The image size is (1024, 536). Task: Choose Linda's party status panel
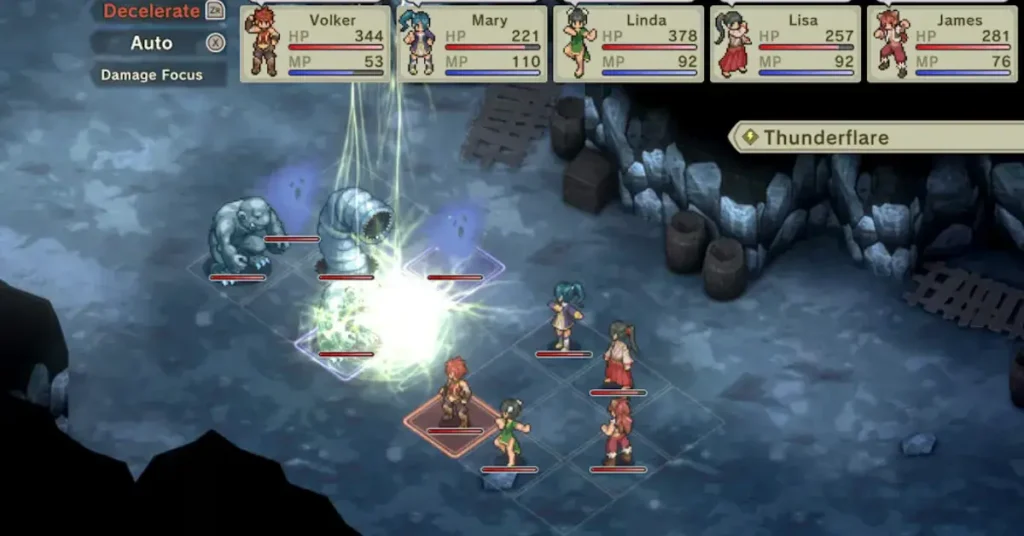tap(628, 43)
